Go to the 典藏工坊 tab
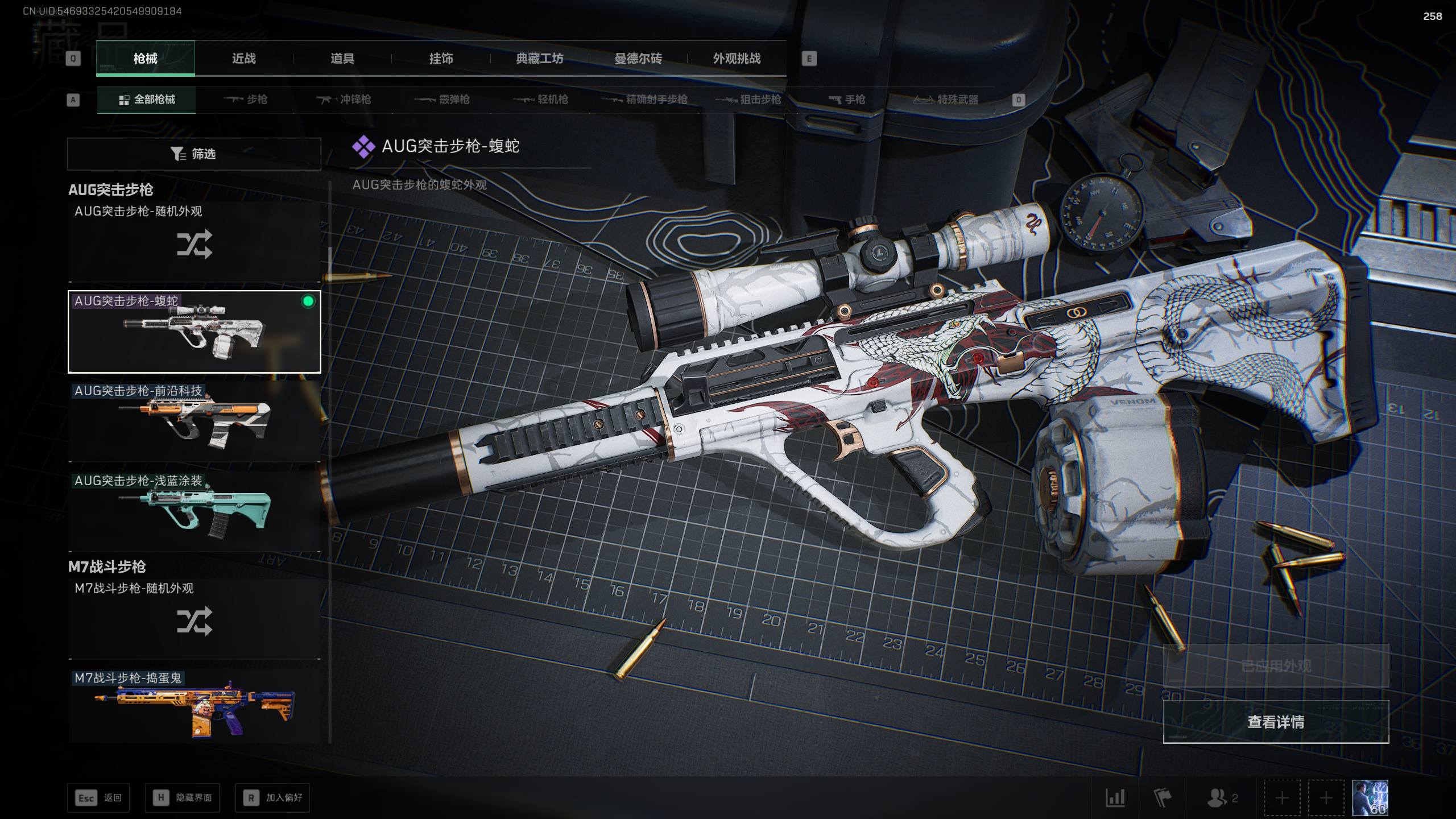1456x819 pixels. click(x=539, y=59)
